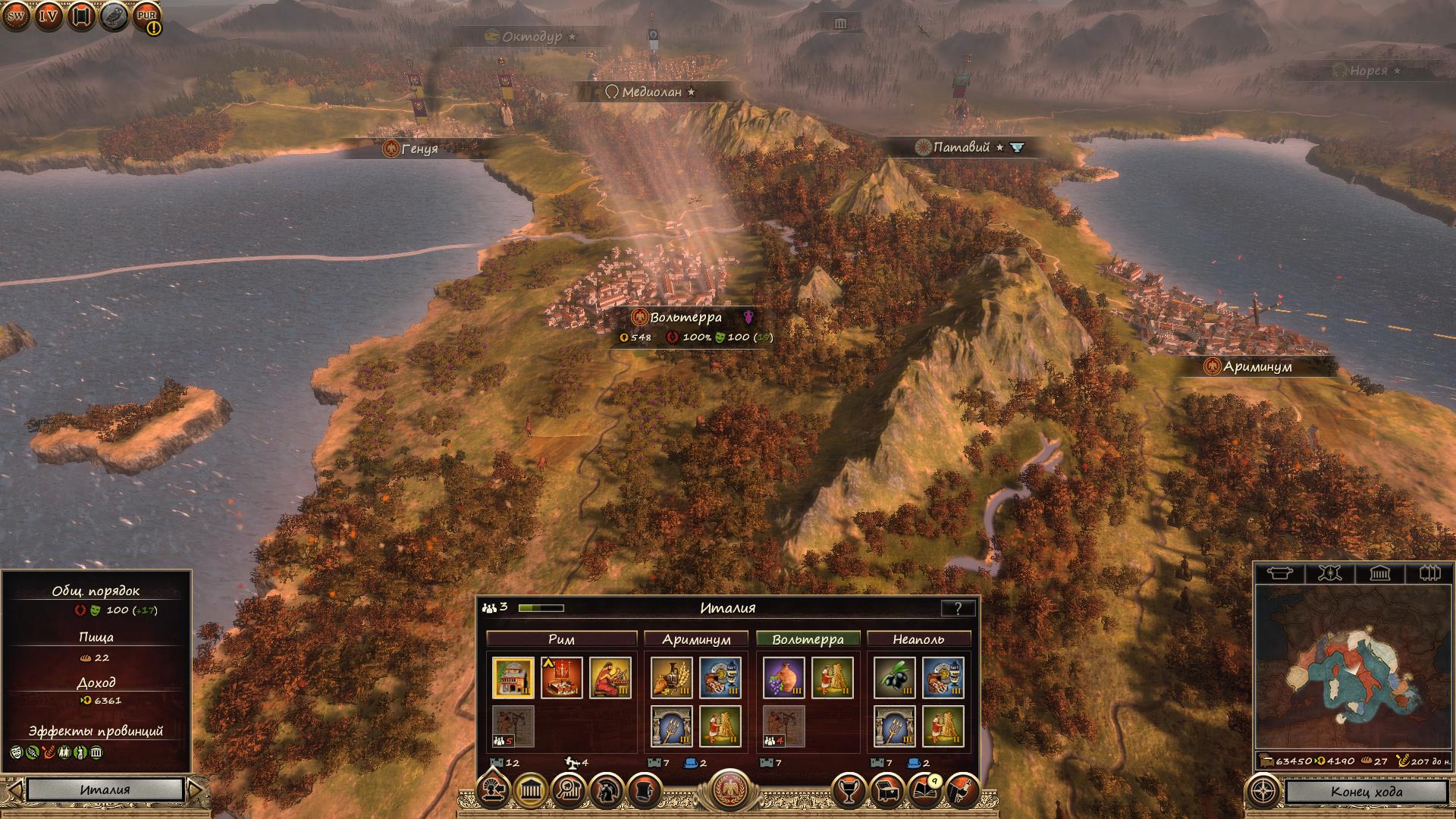Viewport: 1456px width, 819px height.
Task: Select the Ариминум settlement tab
Action: tap(696, 639)
